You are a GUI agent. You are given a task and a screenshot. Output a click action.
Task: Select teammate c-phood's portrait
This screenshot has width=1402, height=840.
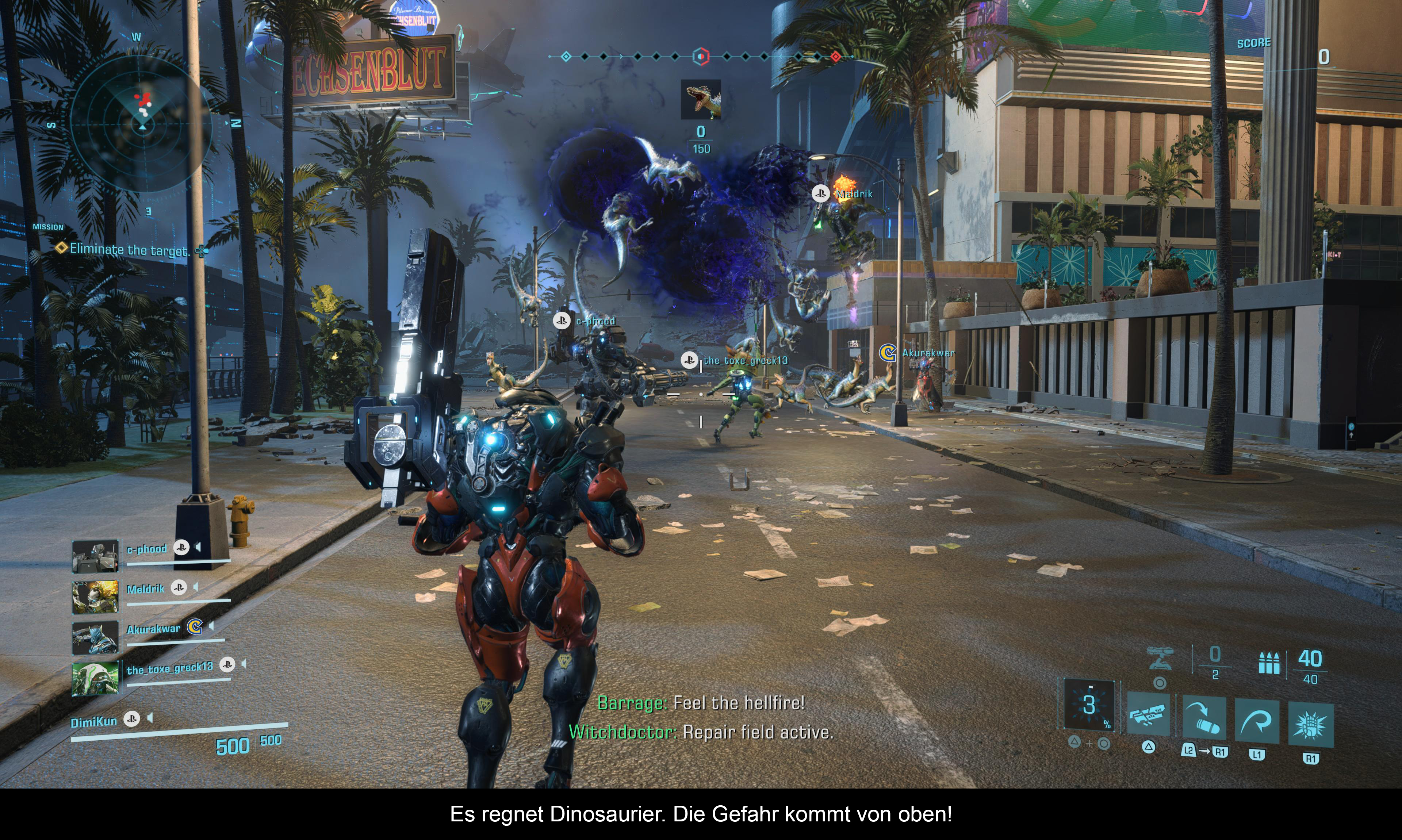(95, 555)
